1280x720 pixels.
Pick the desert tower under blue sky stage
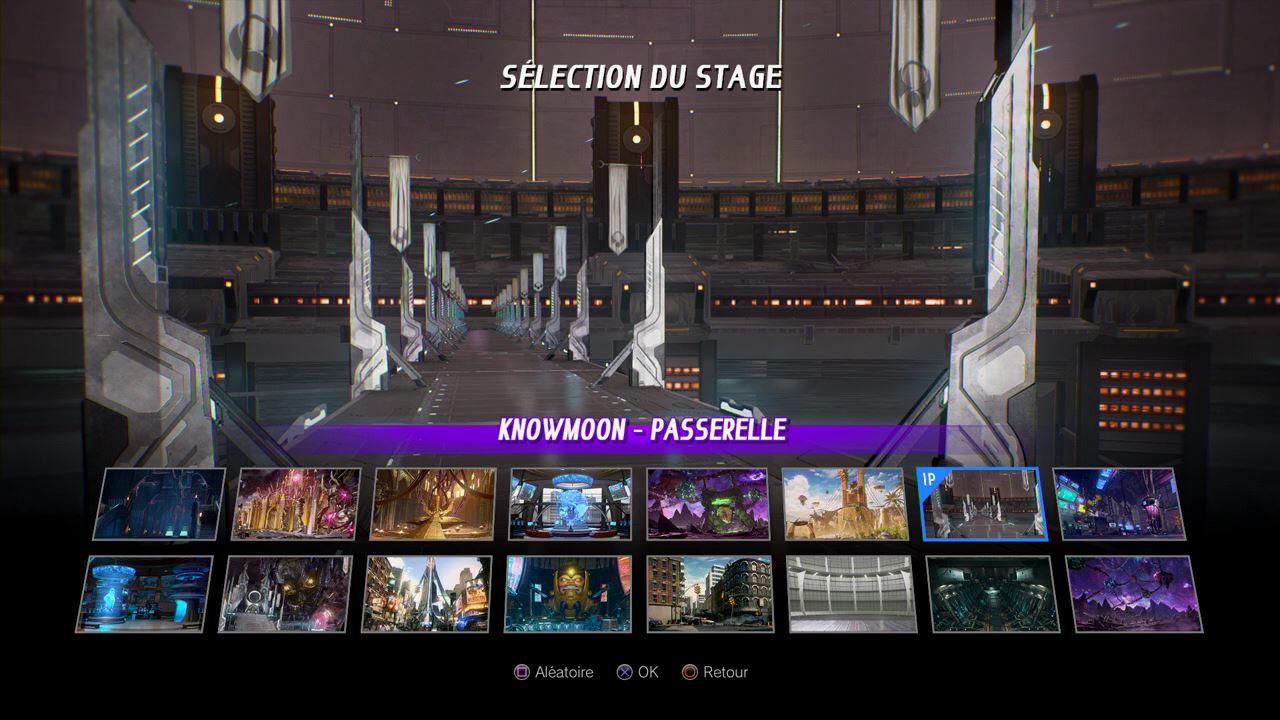click(x=844, y=504)
